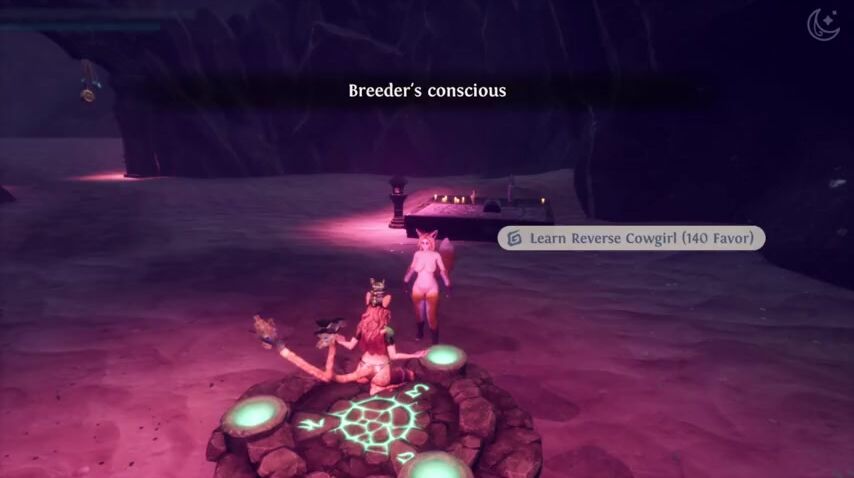The image size is (854, 478).
Task: Choose the Learn Reverse Cowgirl (140 Favor) option
Action: 631,238
